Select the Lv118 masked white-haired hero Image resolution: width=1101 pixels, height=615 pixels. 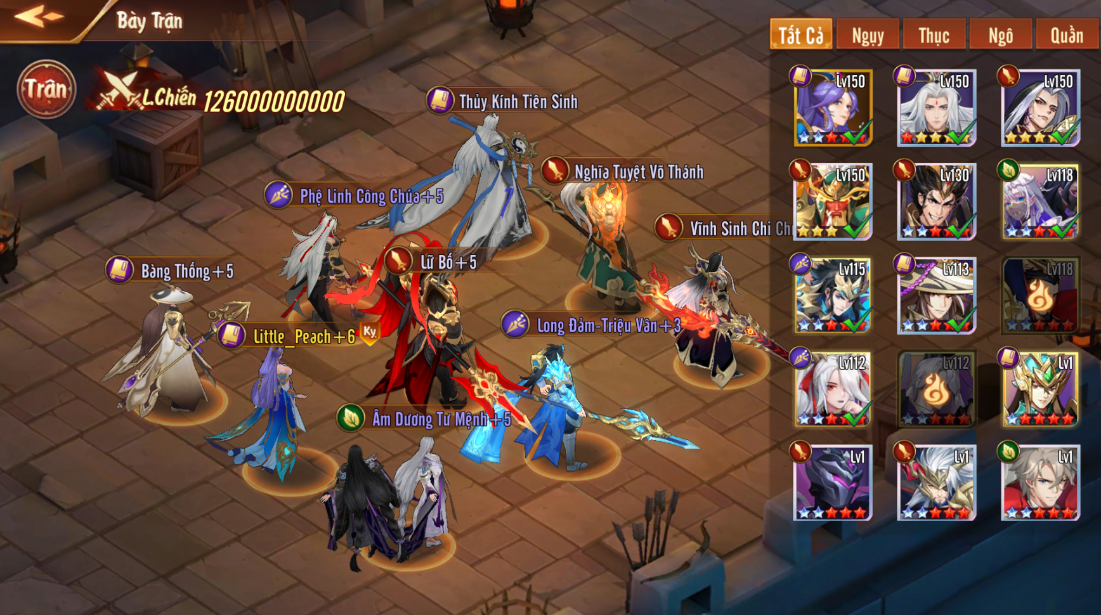coord(1041,202)
